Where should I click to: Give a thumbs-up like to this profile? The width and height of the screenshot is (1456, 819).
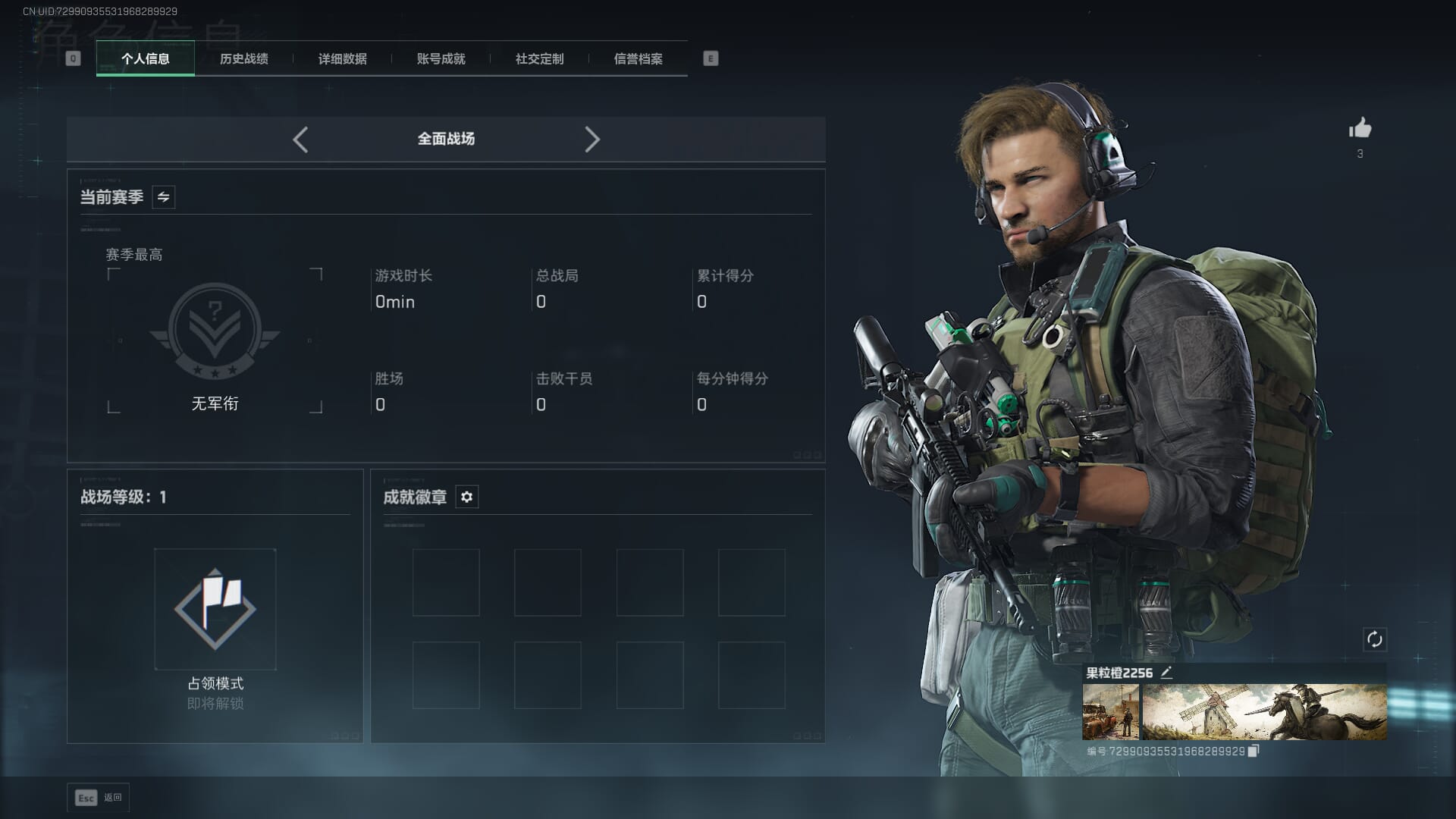point(1360,128)
